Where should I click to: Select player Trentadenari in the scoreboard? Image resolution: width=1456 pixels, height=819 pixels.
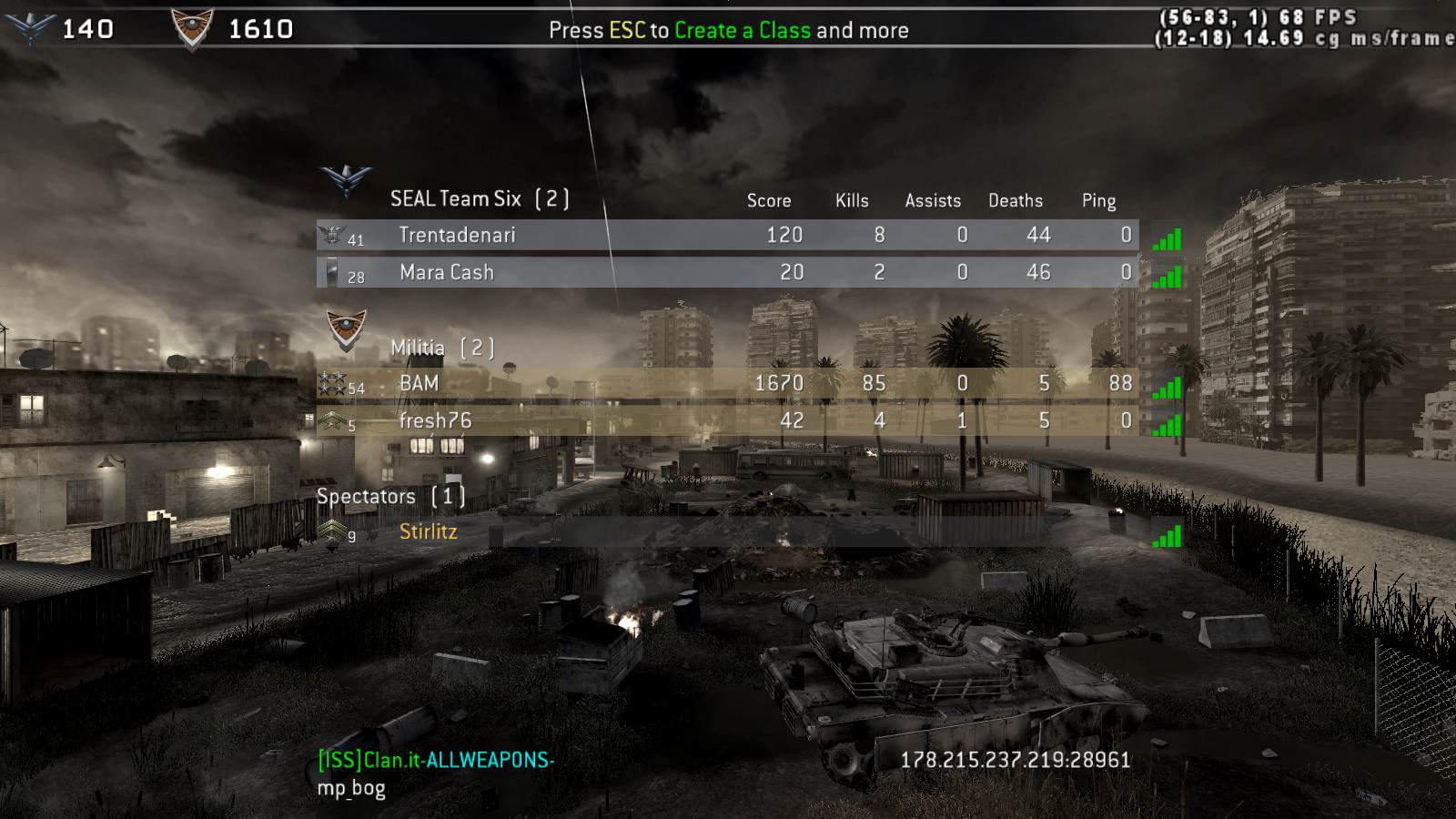click(457, 236)
